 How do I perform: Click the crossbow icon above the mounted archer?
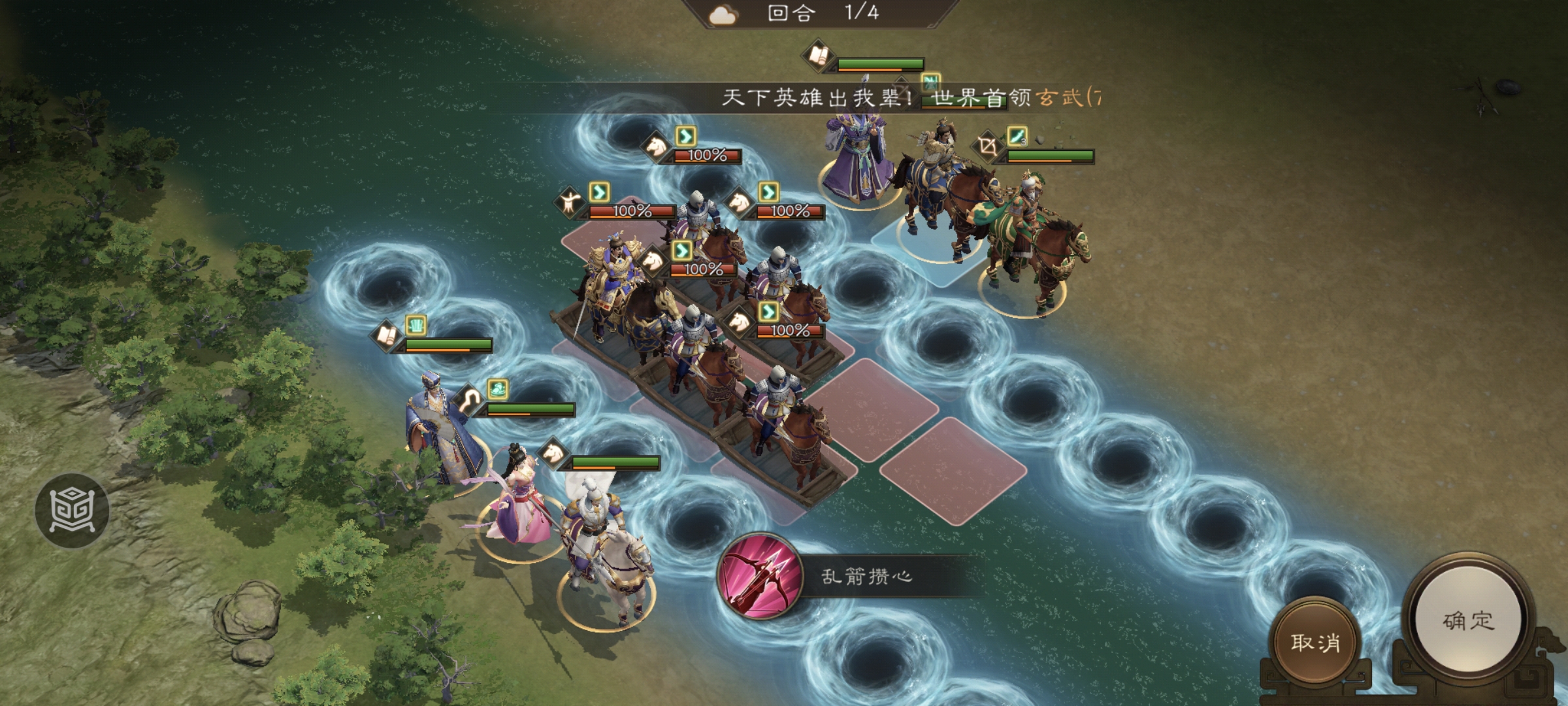[x=988, y=145]
